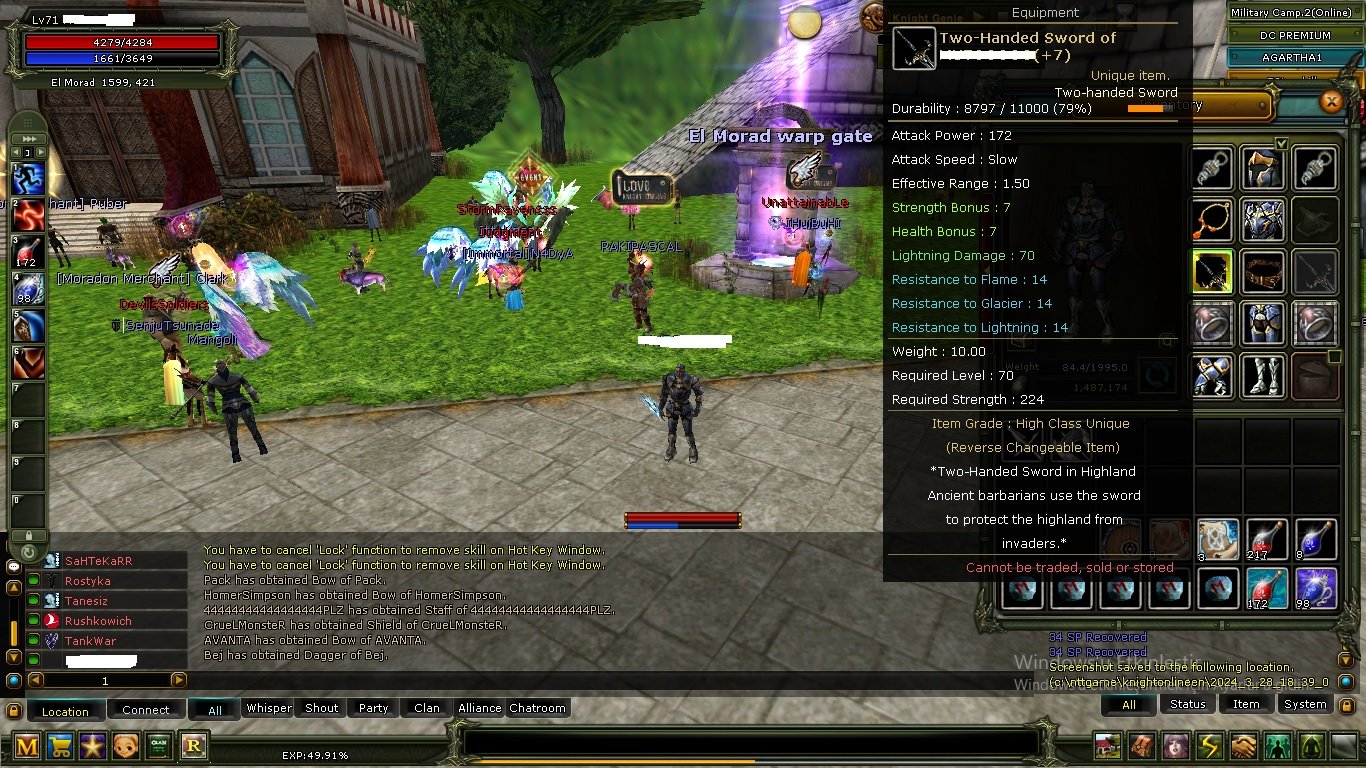The height and width of the screenshot is (768, 1366).
Task: Click the backpack icon in the bottom-right bar
Action: point(1141,745)
